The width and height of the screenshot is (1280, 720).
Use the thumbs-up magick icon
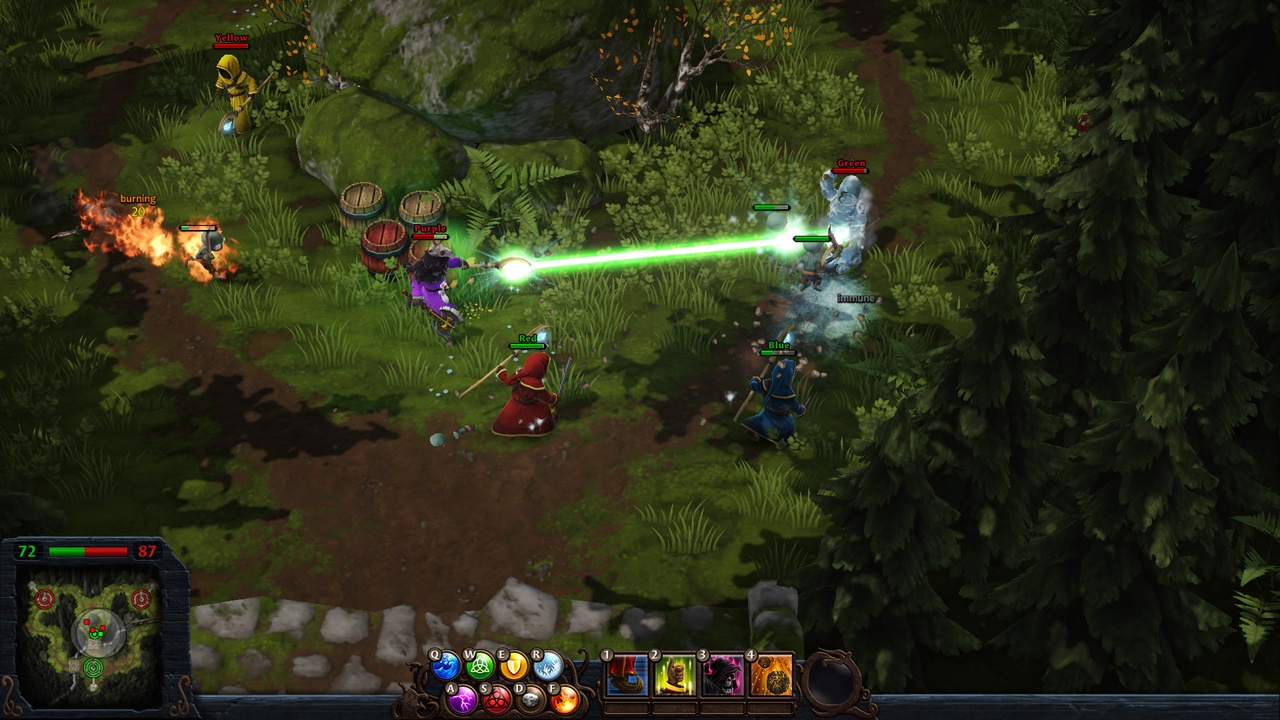click(x=675, y=676)
